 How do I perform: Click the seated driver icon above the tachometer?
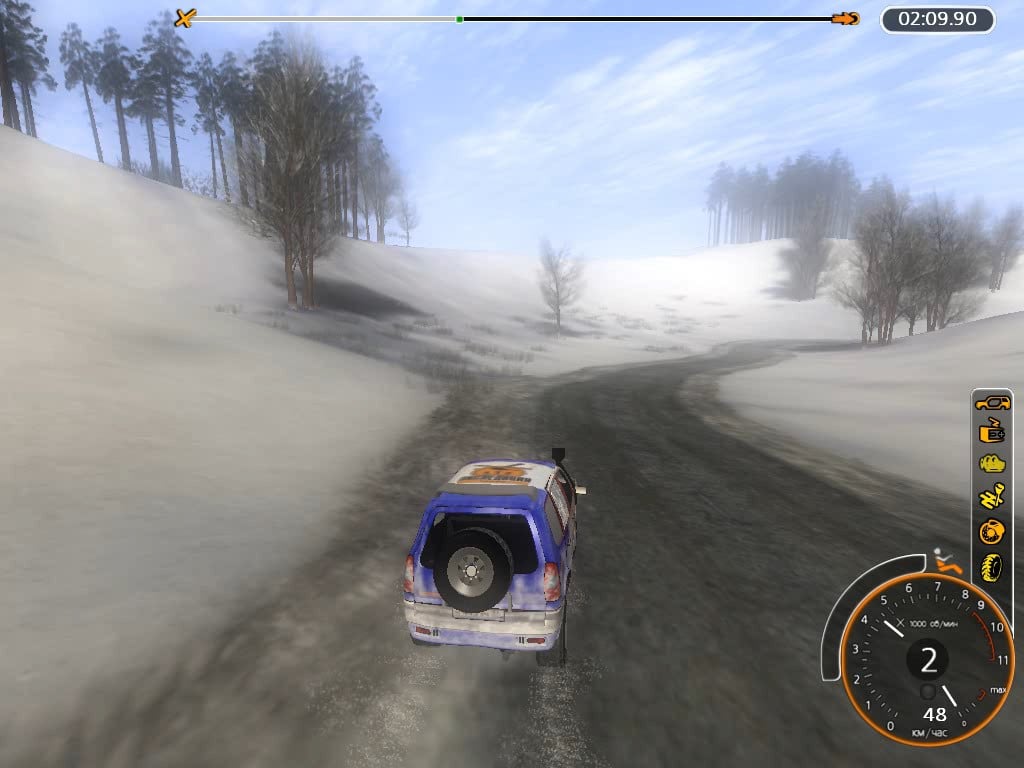tap(946, 562)
